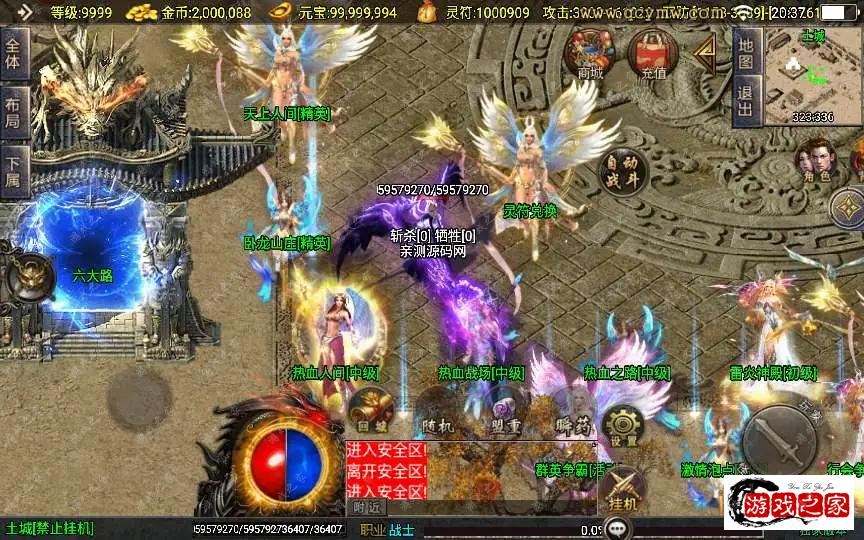Image resolution: width=864 pixels, height=540 pixels.
Task: Open the 充值 recharge bag icon
Action: (653, 53)
